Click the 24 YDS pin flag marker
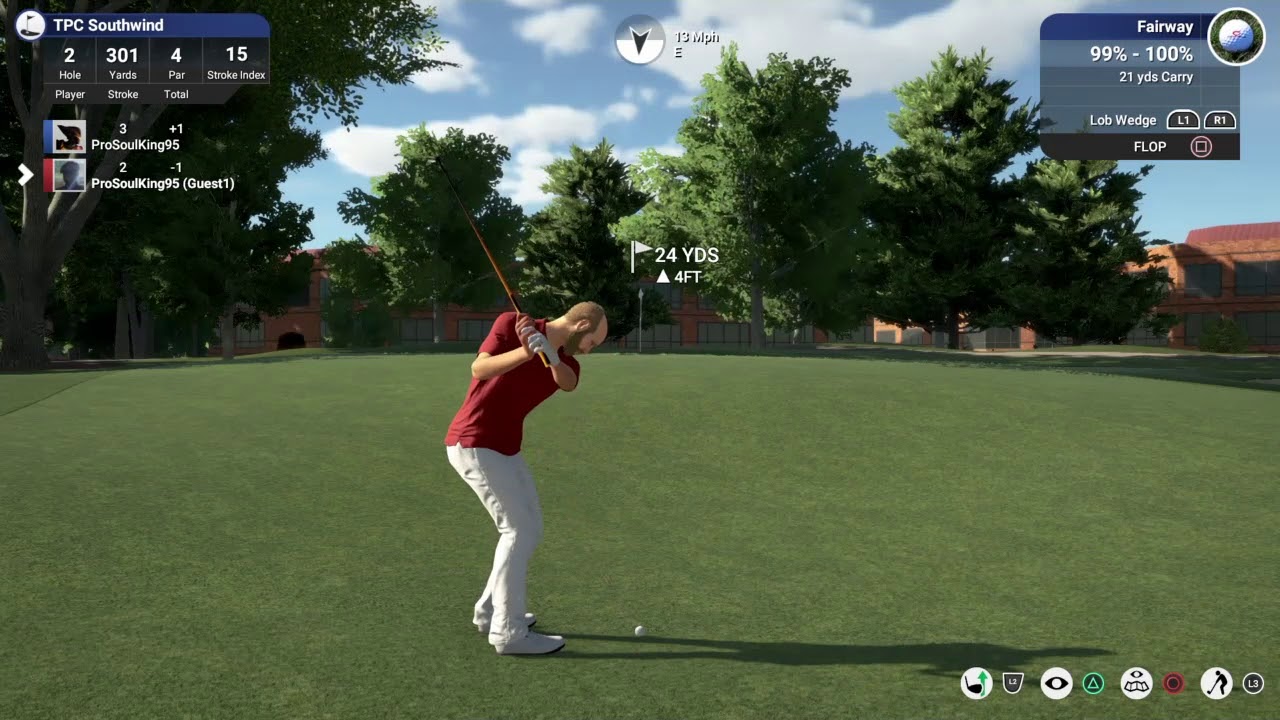Screen dimensions: 1280x720 [641, 256]
